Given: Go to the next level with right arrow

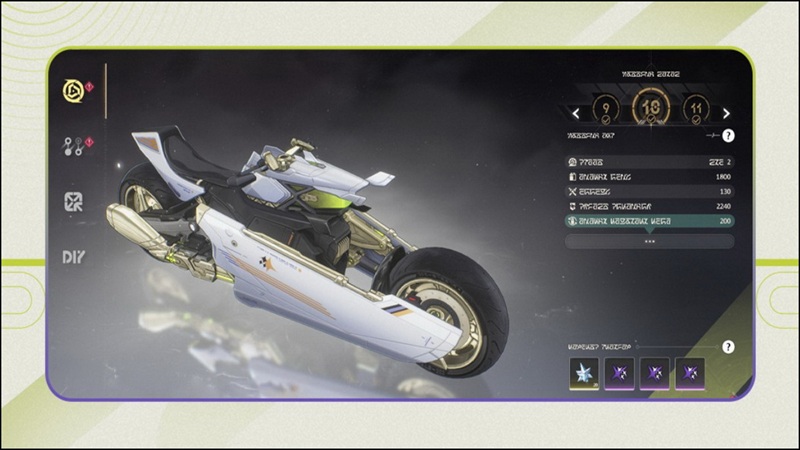Looking at the screenshot, I should (x=726, y=114).
